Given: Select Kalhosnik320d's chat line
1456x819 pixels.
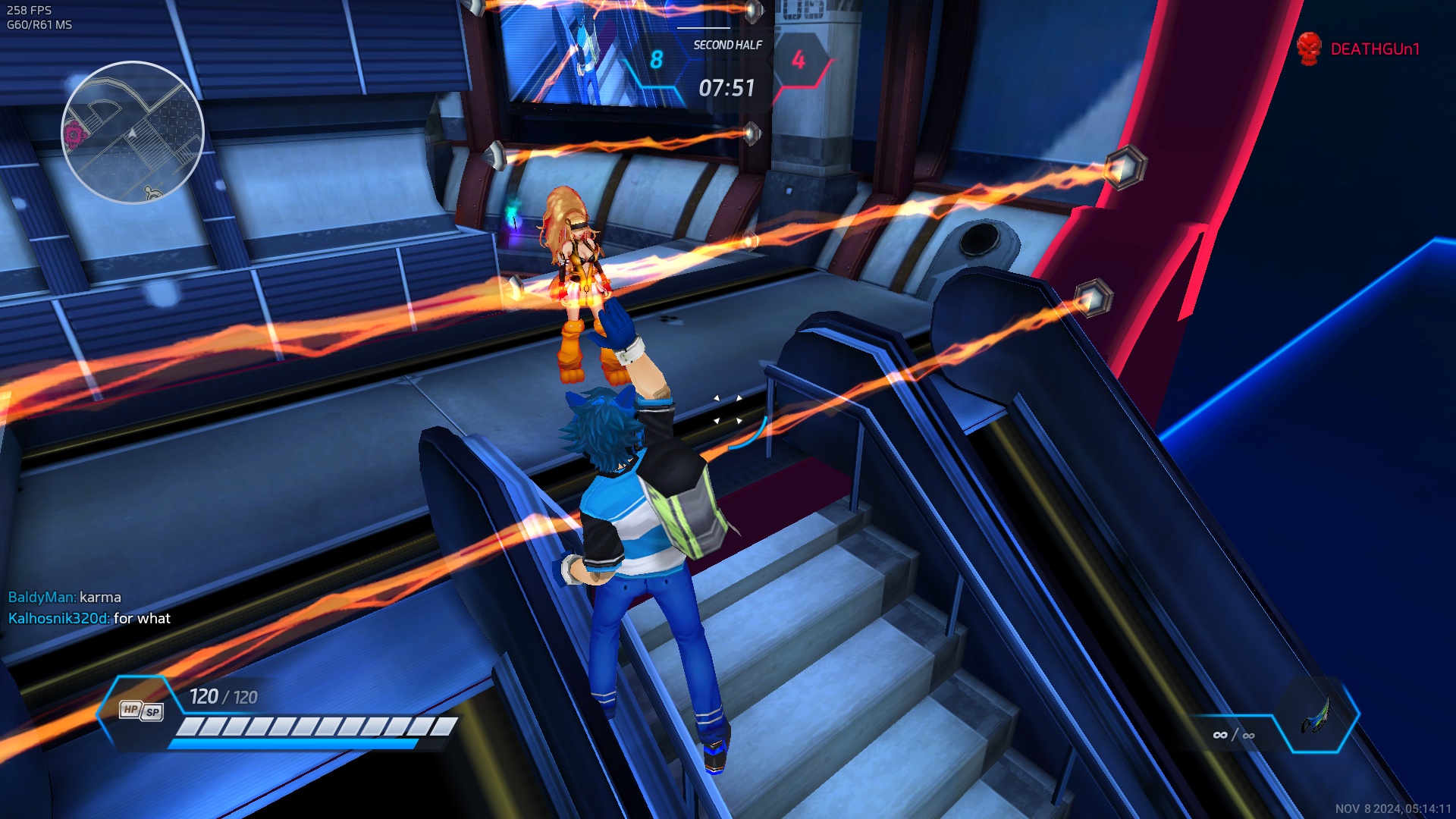Looking at the screenshot, I should (89, 619).
